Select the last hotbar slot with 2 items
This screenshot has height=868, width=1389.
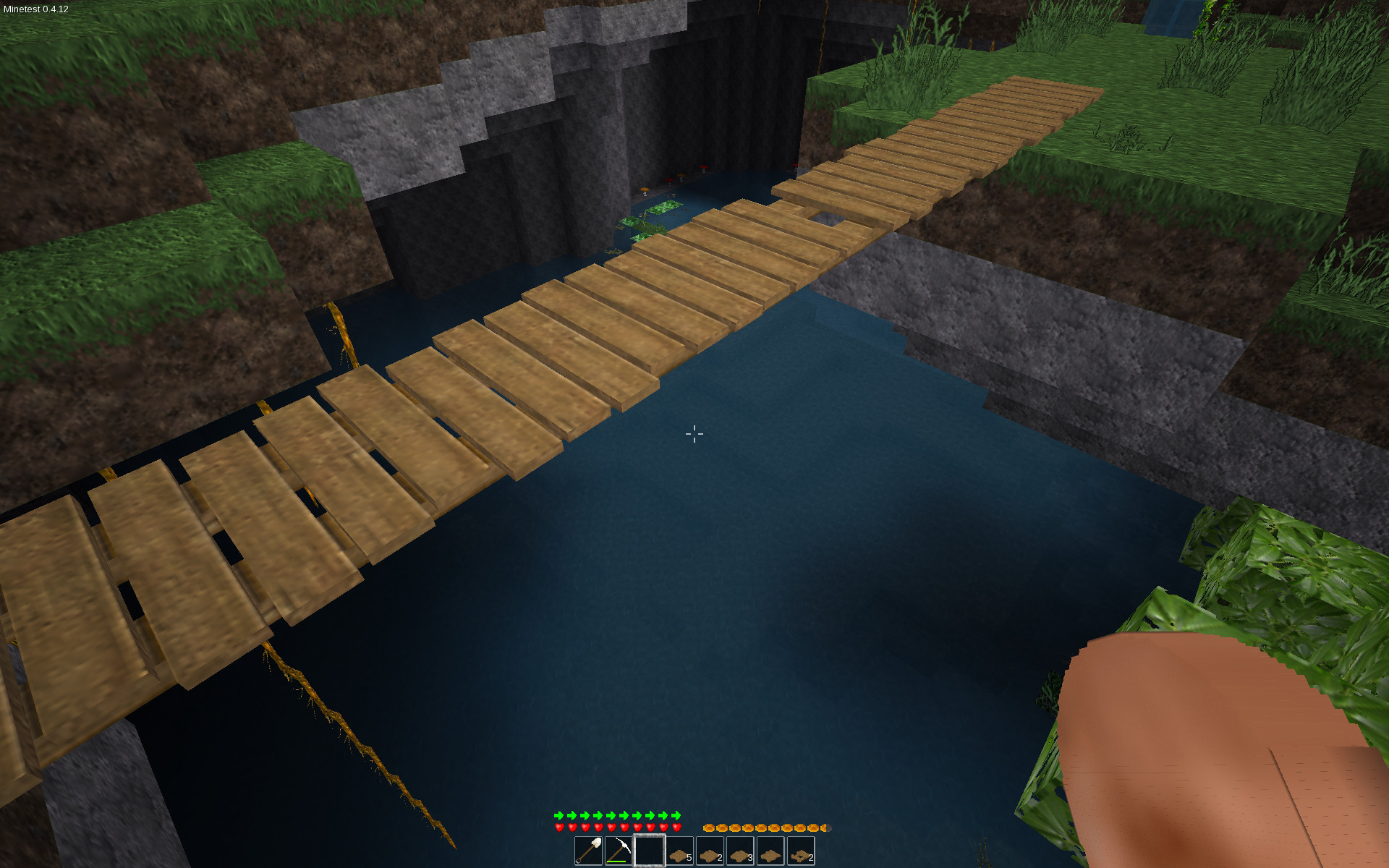click(799, 851)
